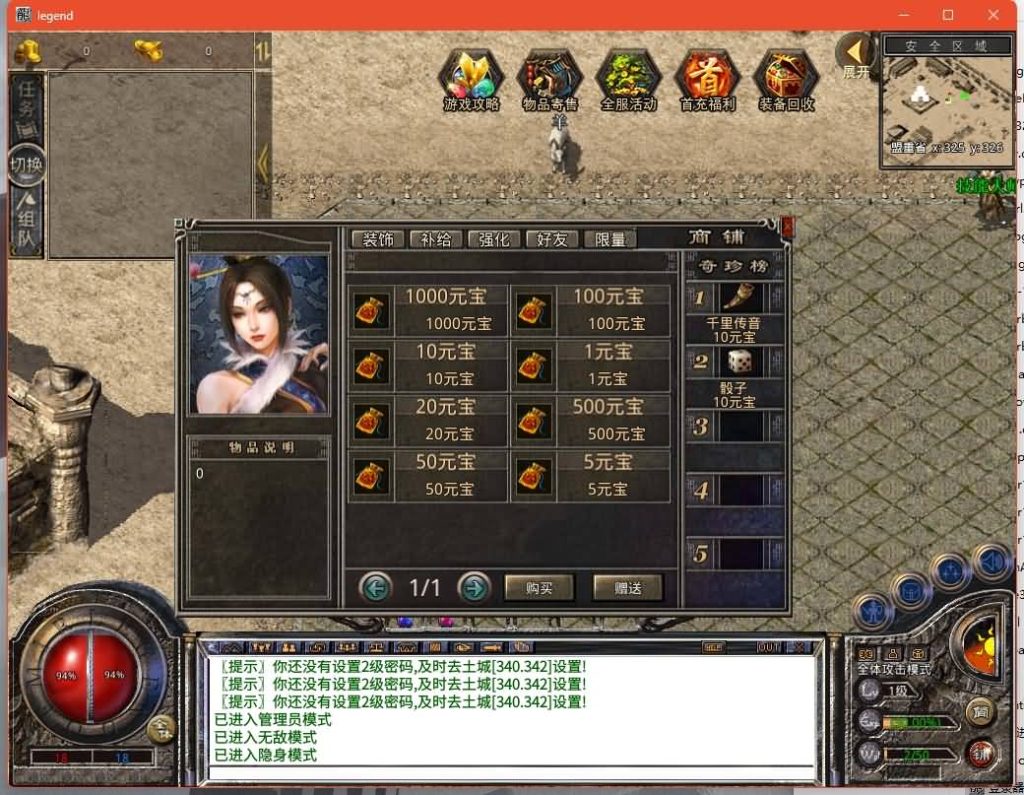
Task: Maximize the legend game window
Action: (948, 15)
